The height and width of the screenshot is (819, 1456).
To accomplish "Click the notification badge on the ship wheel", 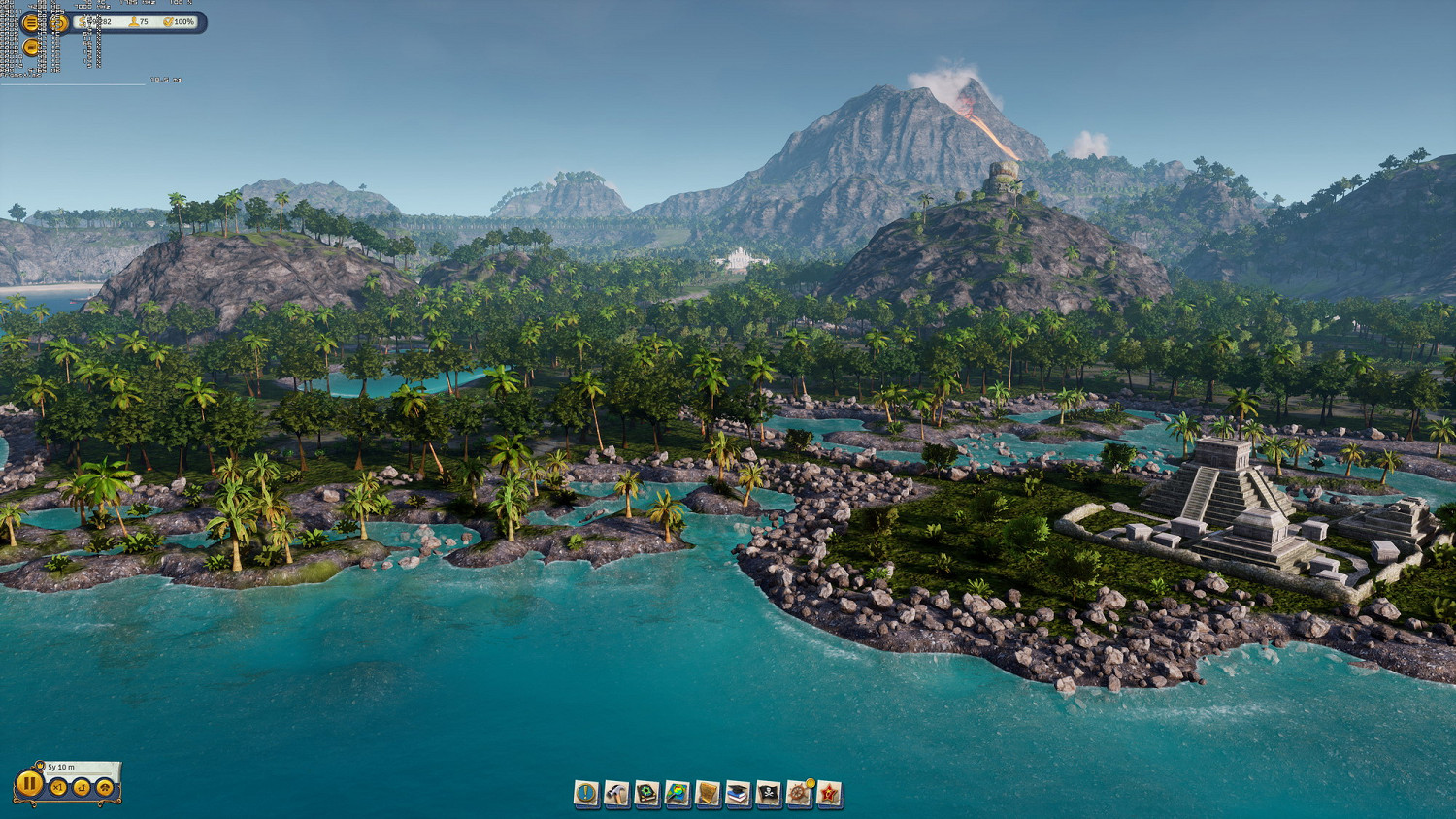I will point(809,783).
